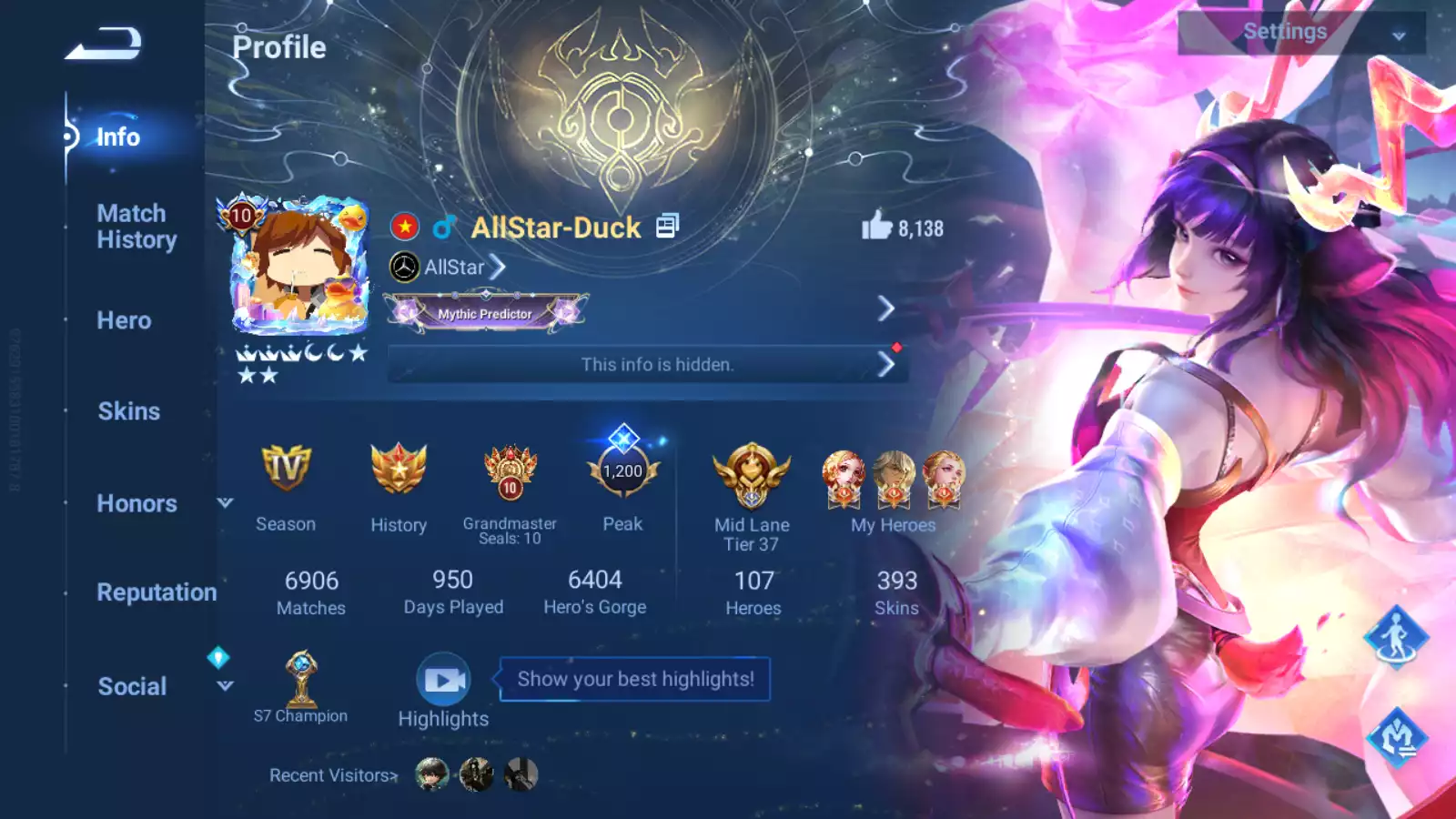Image resolution: width=1456 pixels, height=819 pixels.
Task: Open the History rank emblem
Action: 399,470
